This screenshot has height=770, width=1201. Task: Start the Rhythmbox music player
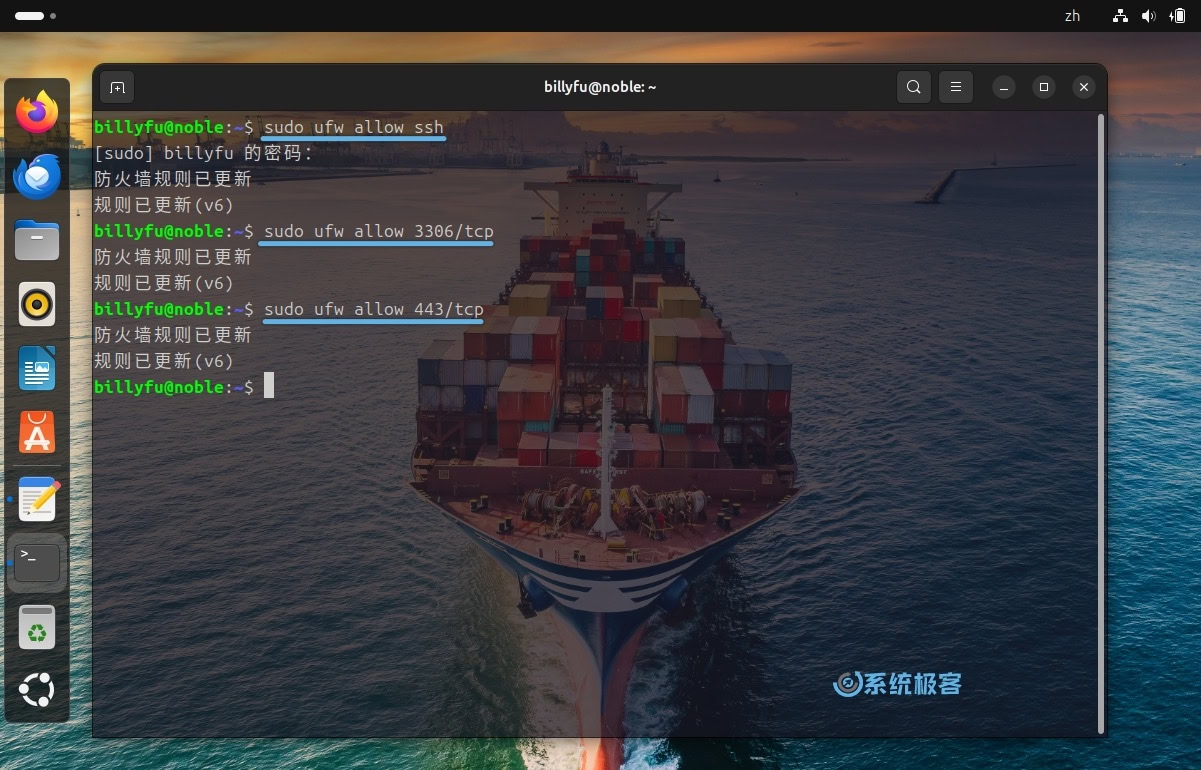(37, 304)
